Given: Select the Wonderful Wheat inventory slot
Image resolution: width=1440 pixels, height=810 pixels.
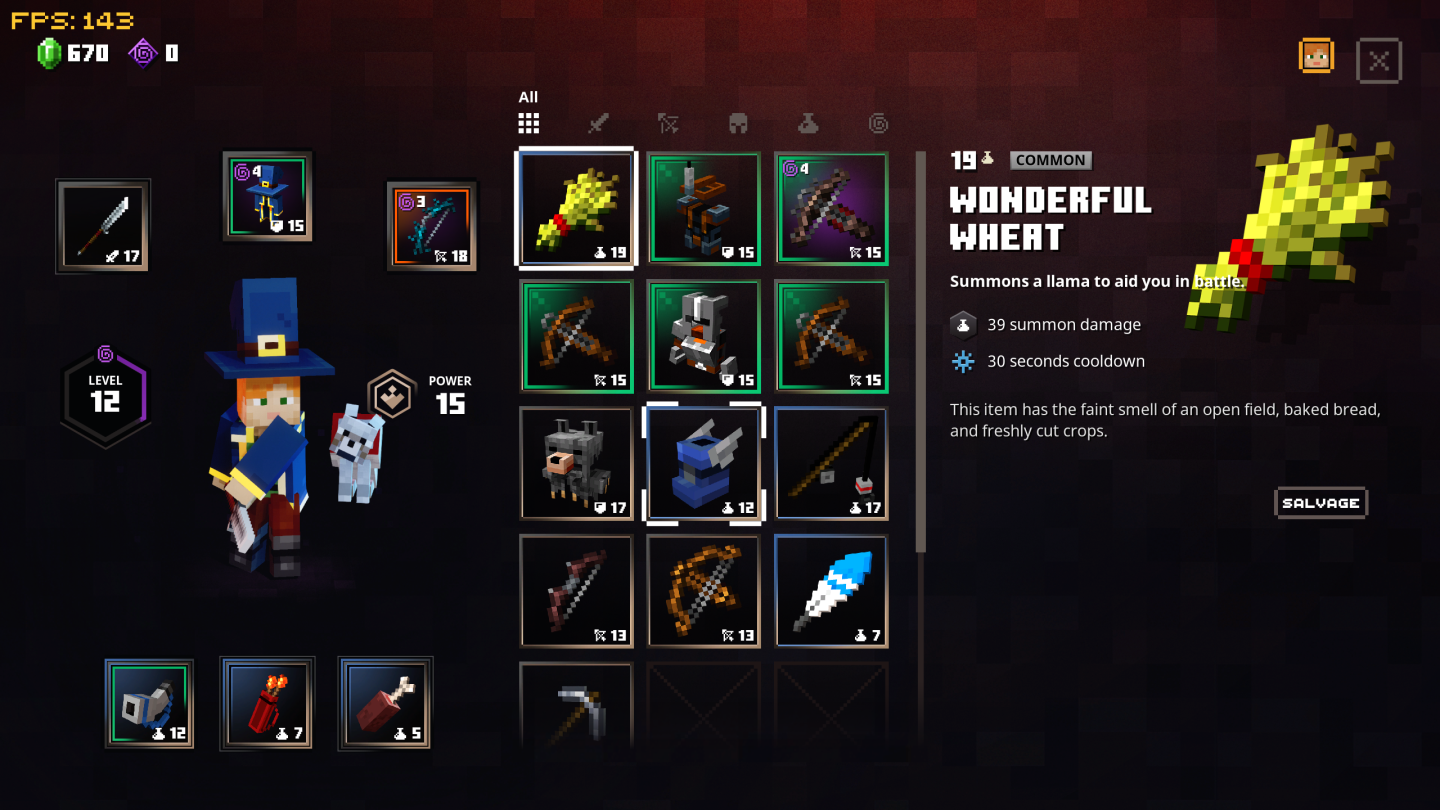Looking at the screenshot, I should click(576, 208).
